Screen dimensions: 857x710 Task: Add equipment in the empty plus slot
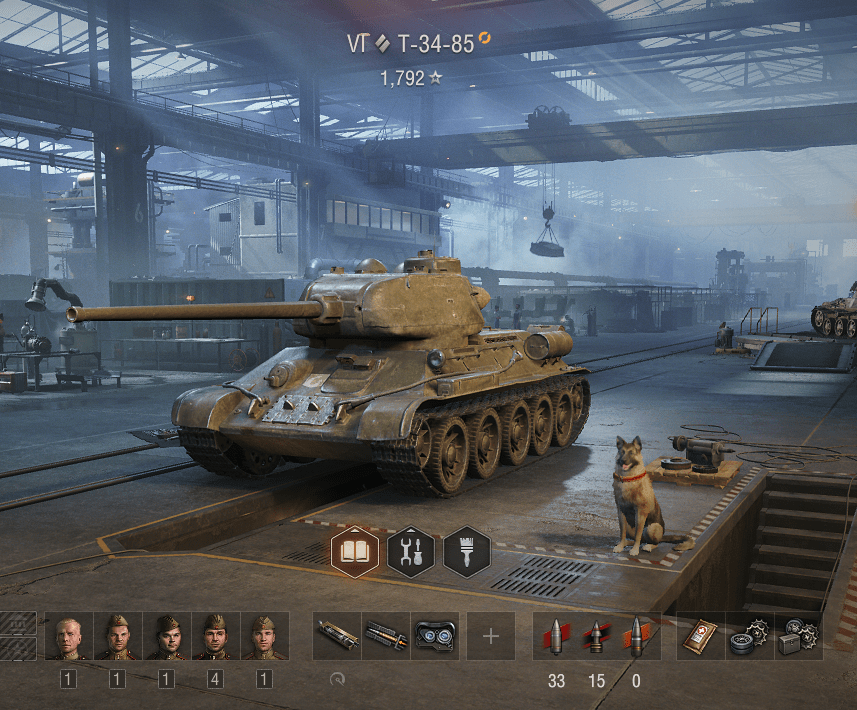pyautogui.click(x=491, y=636)
